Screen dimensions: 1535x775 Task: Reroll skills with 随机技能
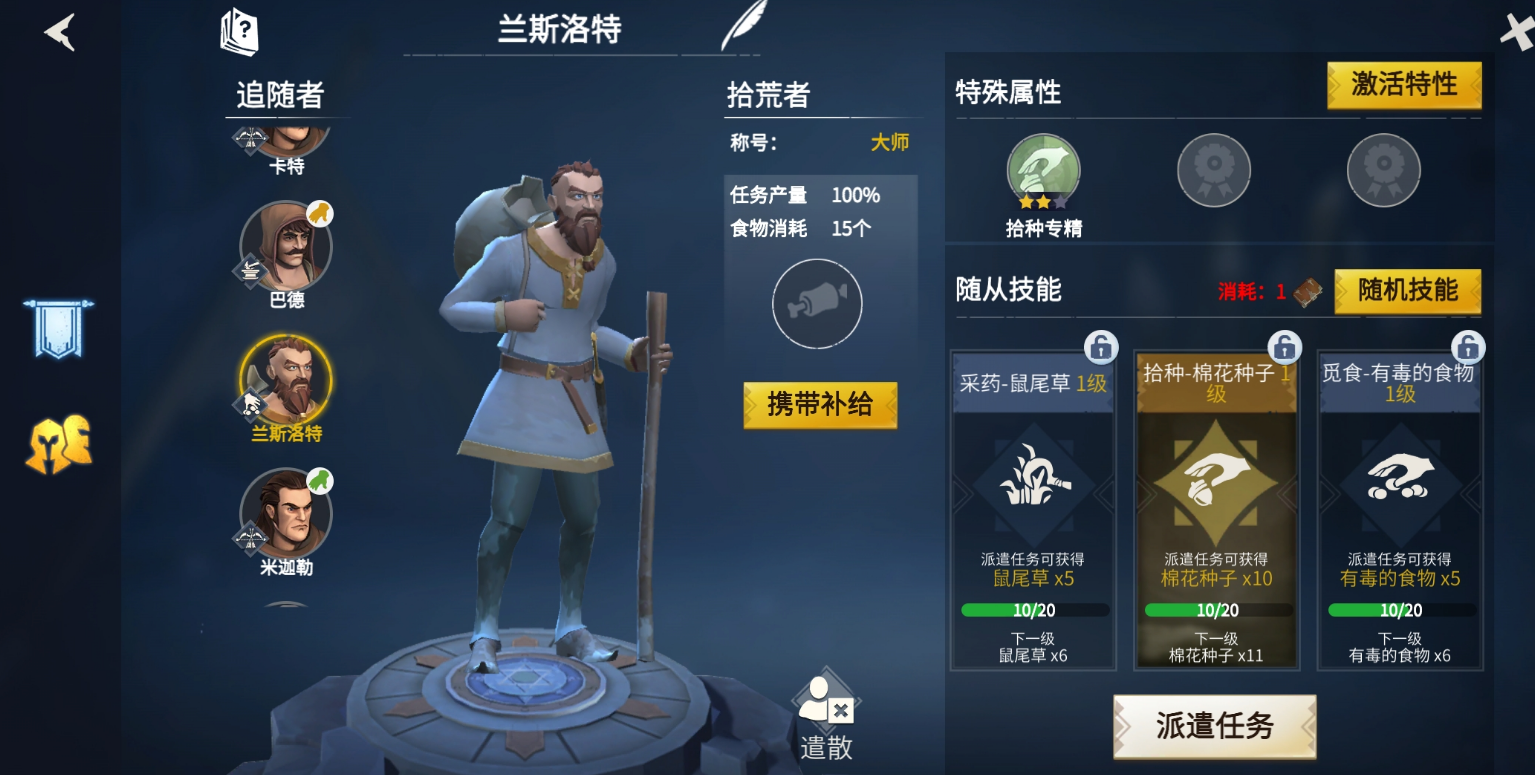(x=1407, y=291)
